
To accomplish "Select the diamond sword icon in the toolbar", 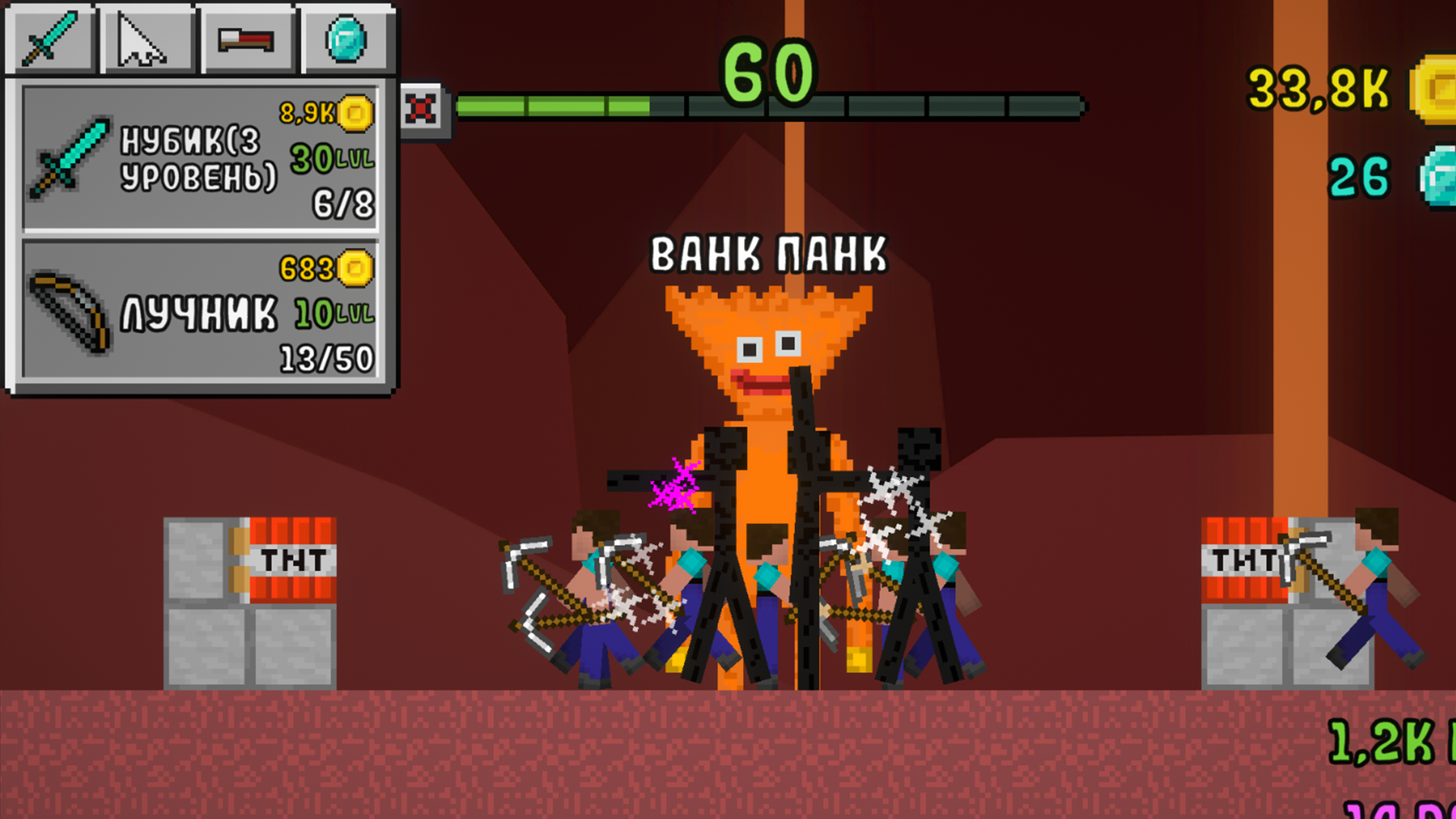I will coord(48,39).
